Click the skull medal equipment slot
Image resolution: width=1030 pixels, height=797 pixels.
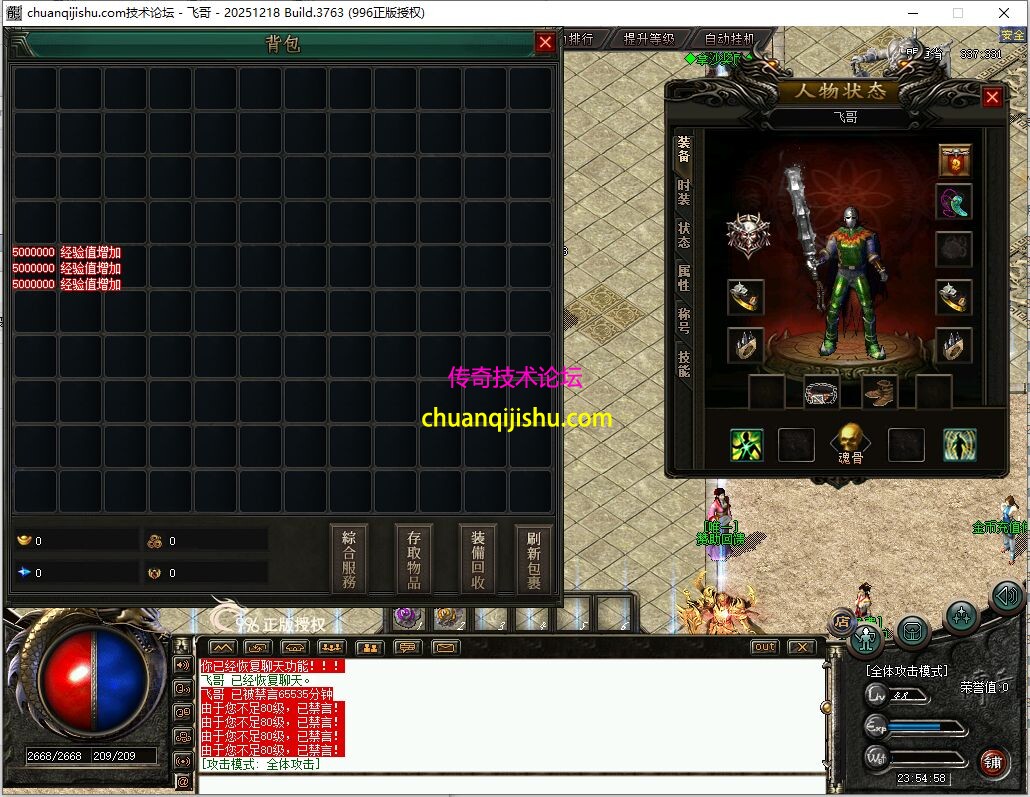pyautogui.click(x=747, y=235)
